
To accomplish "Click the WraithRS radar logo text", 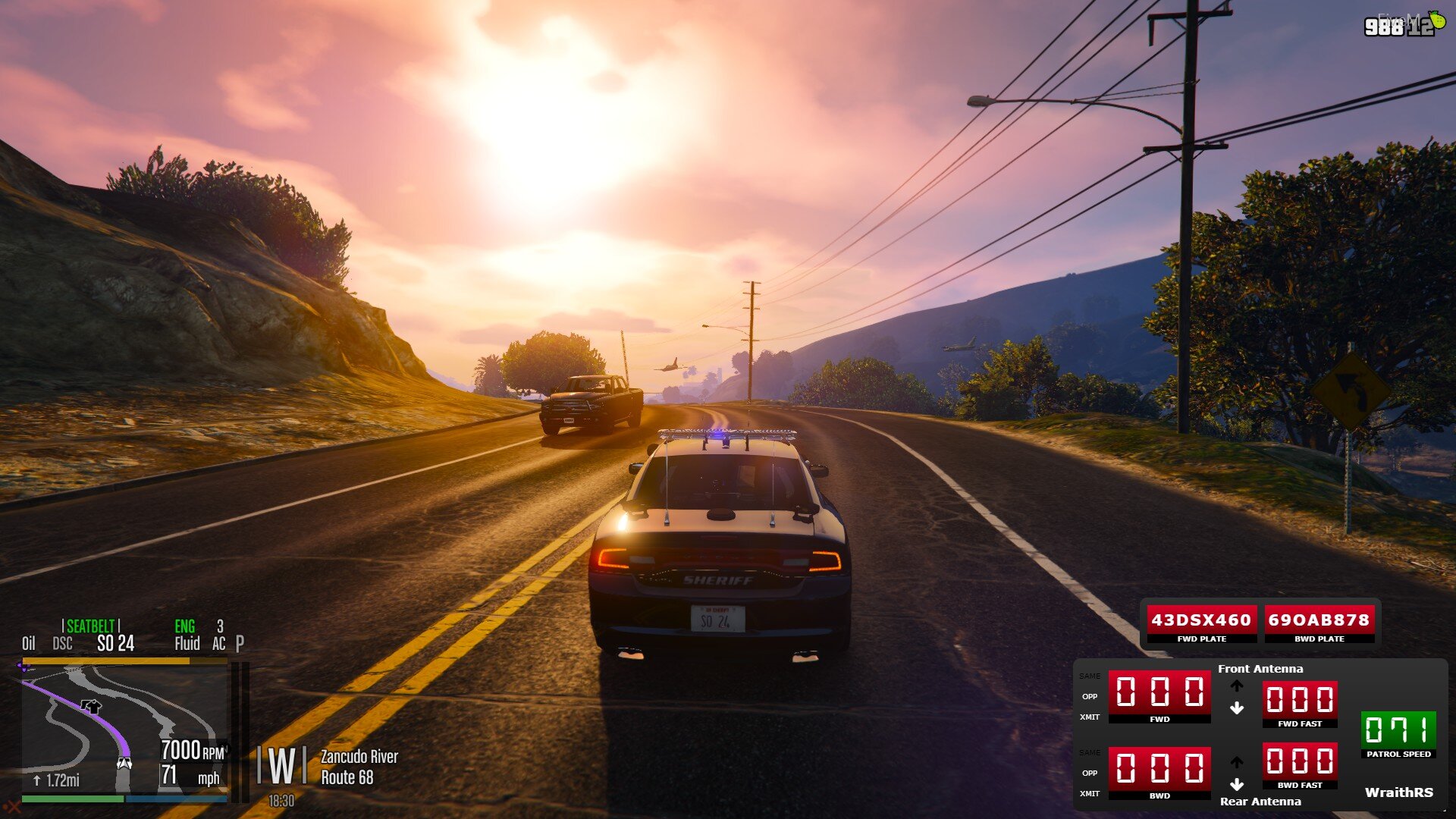I will click(x=1398, y=792).
